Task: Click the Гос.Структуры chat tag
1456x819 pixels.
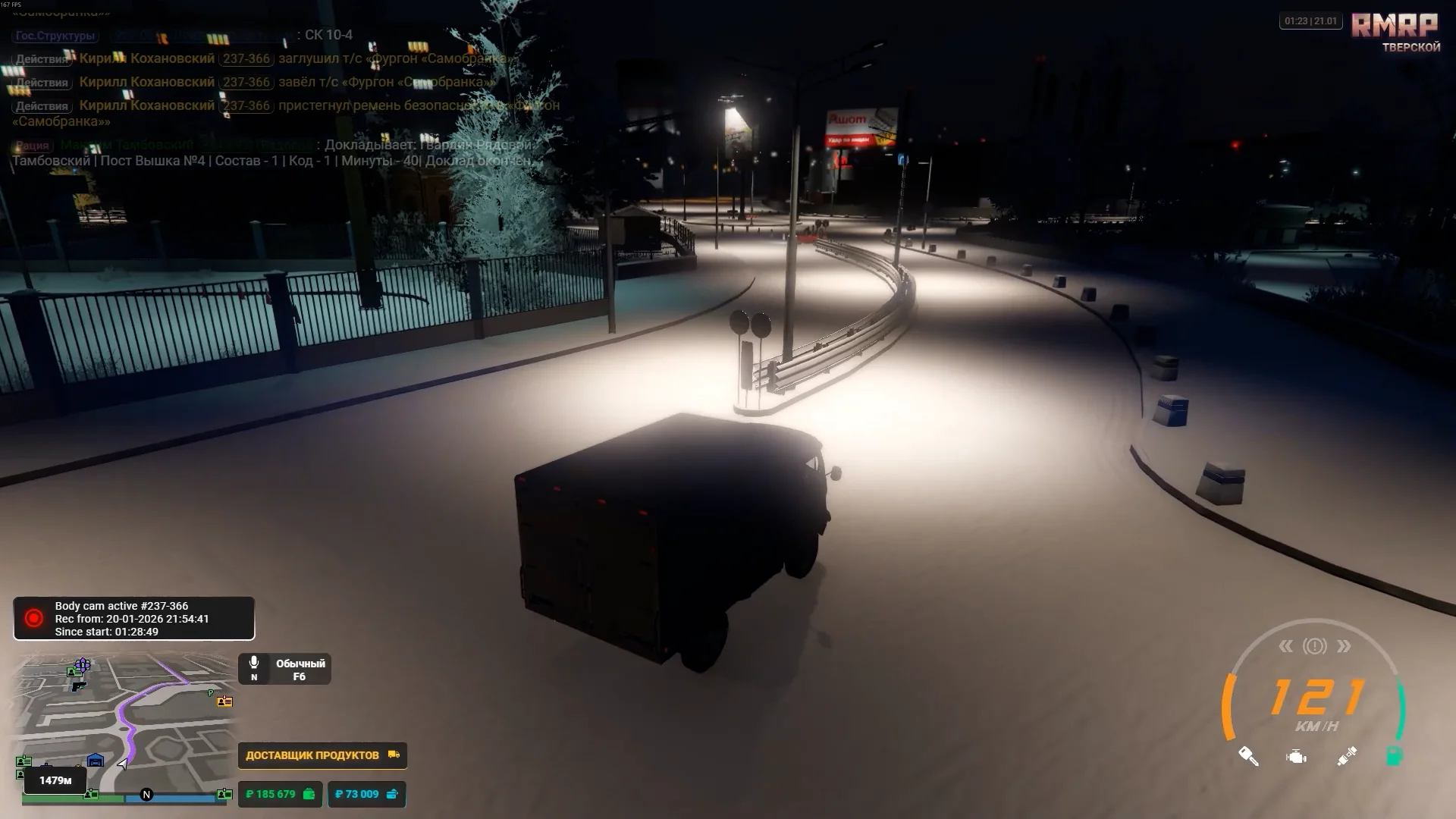Action: click(55, 36)
